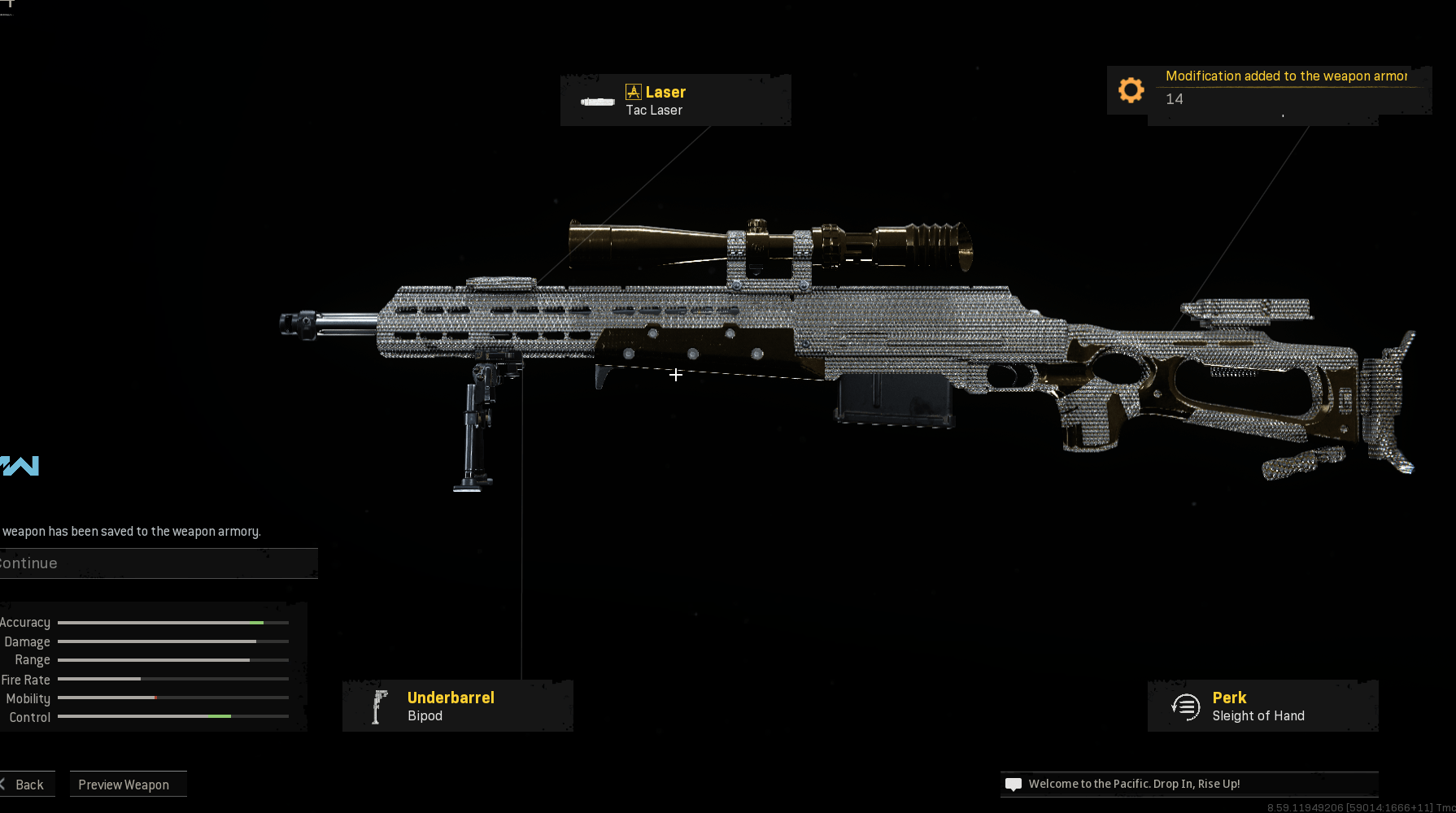Select the Laser Tac Laser attachment slot
1456x813 pixels.
pyautogui.click(x=675, y=100)
